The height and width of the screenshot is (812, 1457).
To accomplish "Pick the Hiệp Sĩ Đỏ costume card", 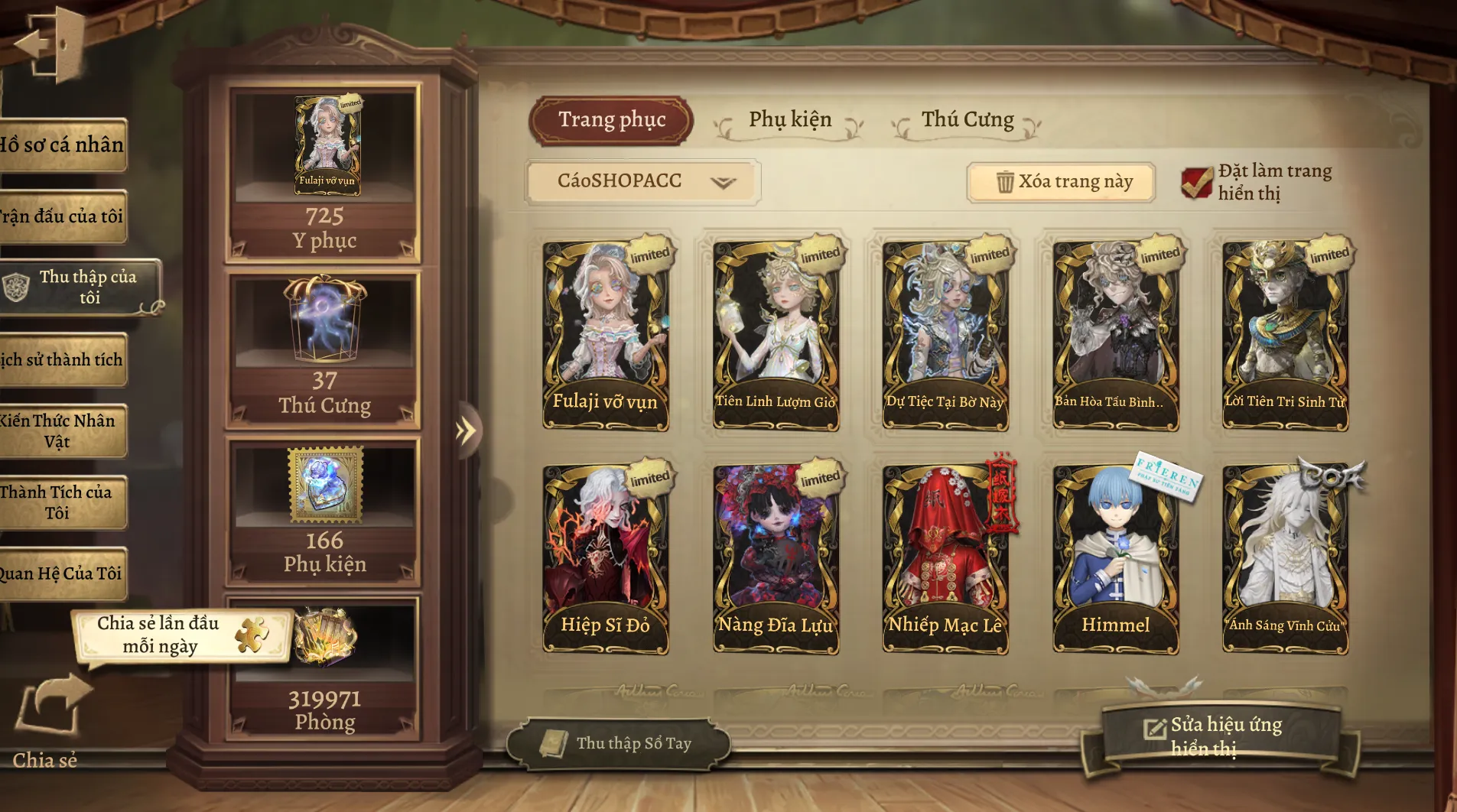I will (606, 558).
